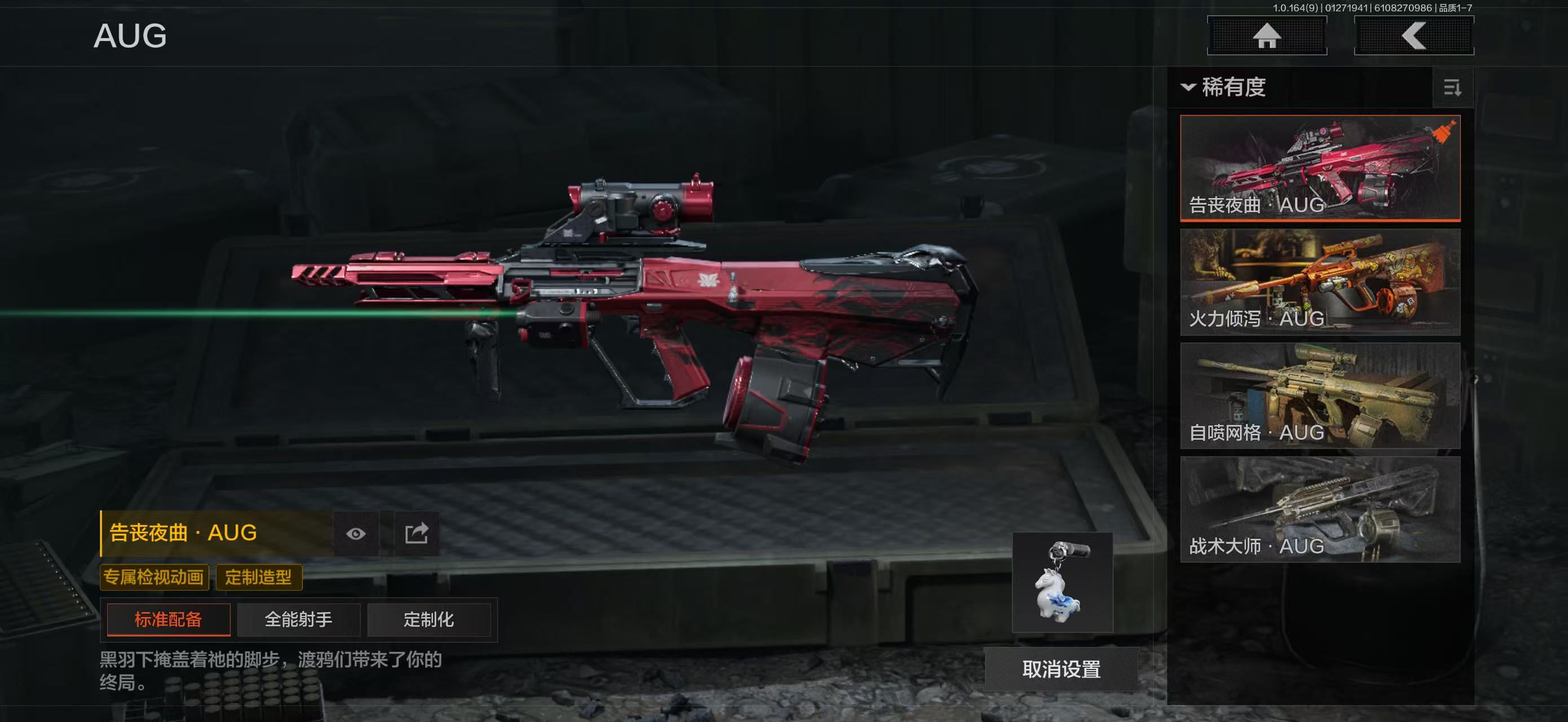Select the 告丧夜曲 · AUG skin thumbnail
This screenshot has height=722, width=1568.
[1320, 168]
